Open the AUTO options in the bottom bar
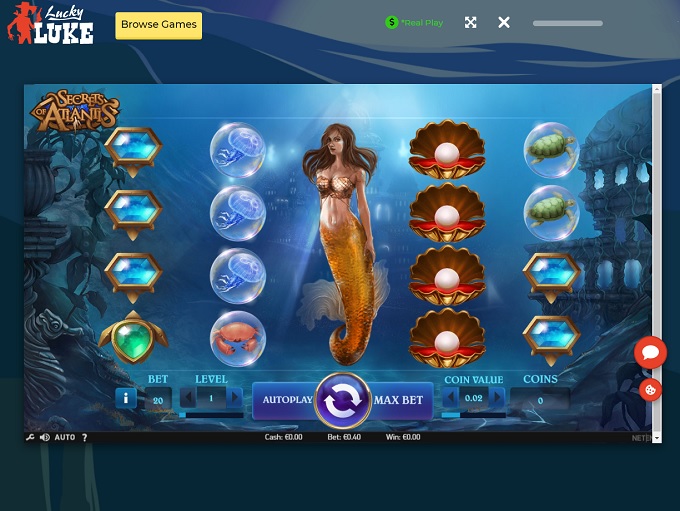This screenshot has width=680, height=511. [x=65, y=437]
